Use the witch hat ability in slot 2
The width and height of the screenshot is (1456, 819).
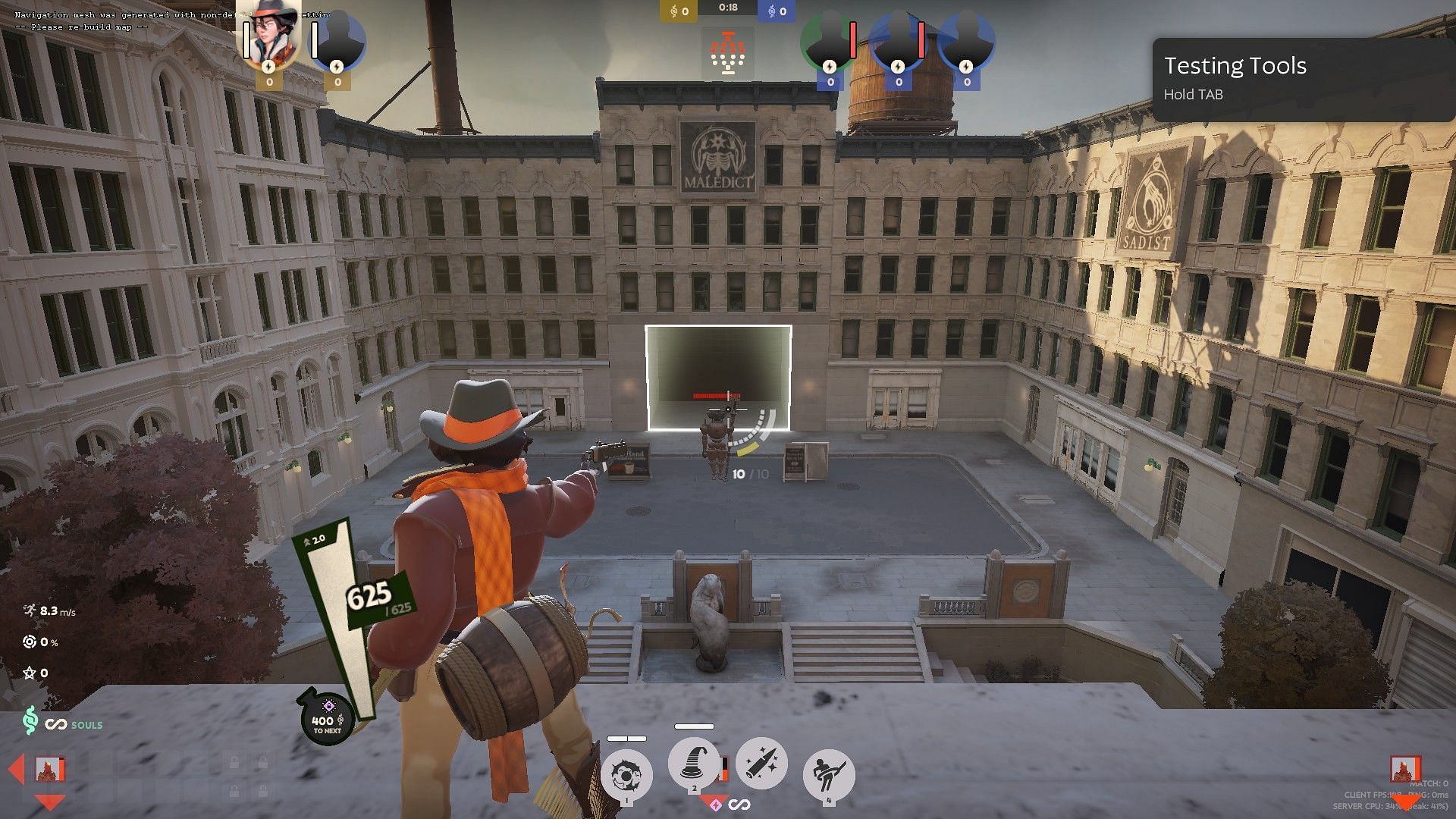point(693,763)
